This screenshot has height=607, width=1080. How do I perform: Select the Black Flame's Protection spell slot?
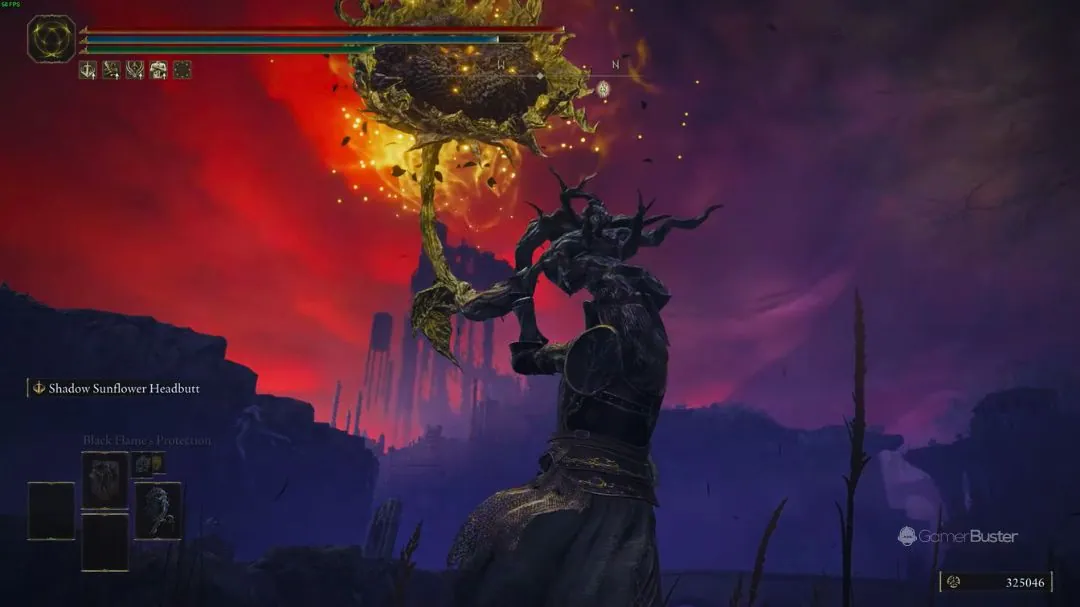point(105,480)
